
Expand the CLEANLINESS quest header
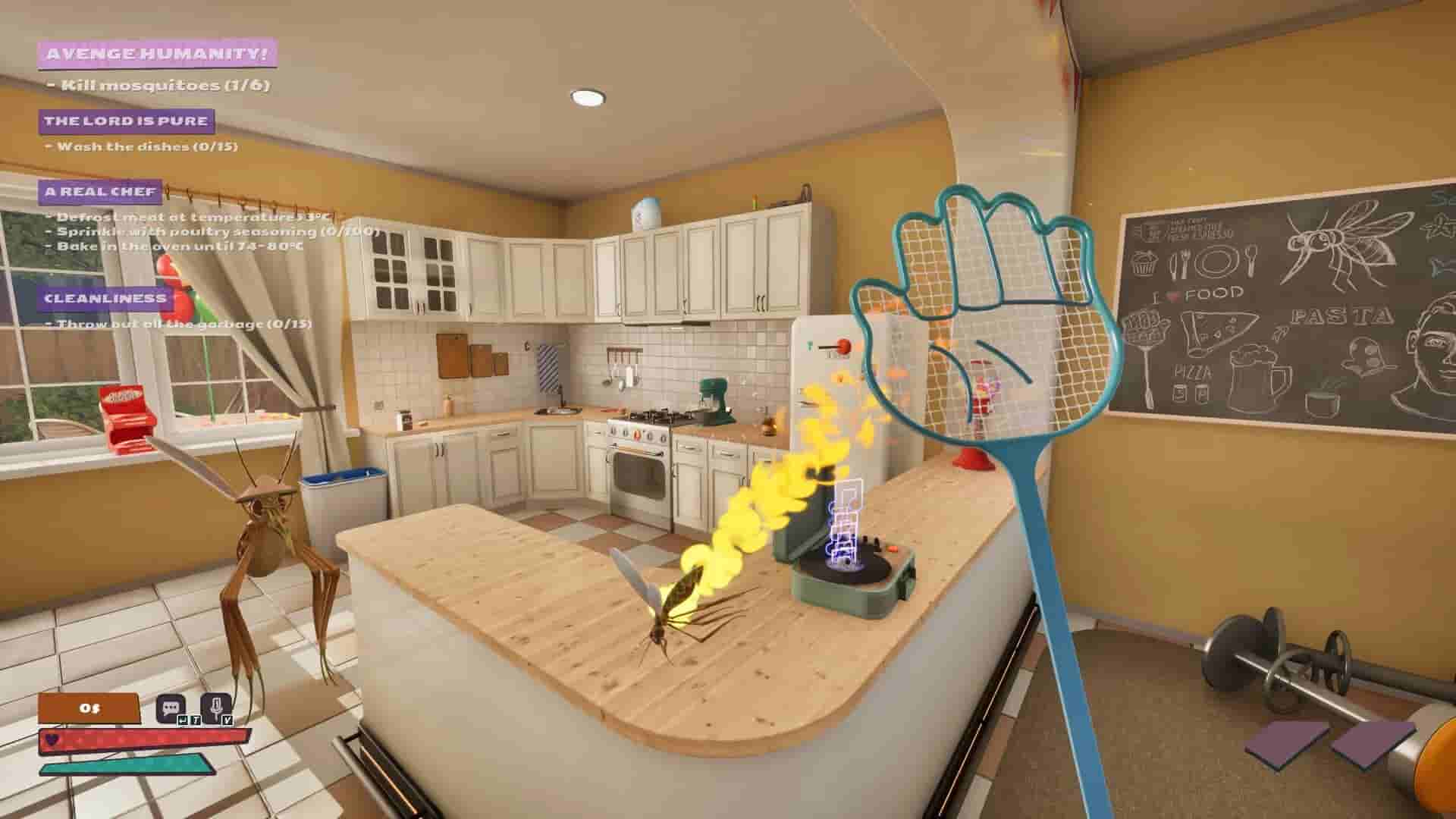click(x=106, y=299)
